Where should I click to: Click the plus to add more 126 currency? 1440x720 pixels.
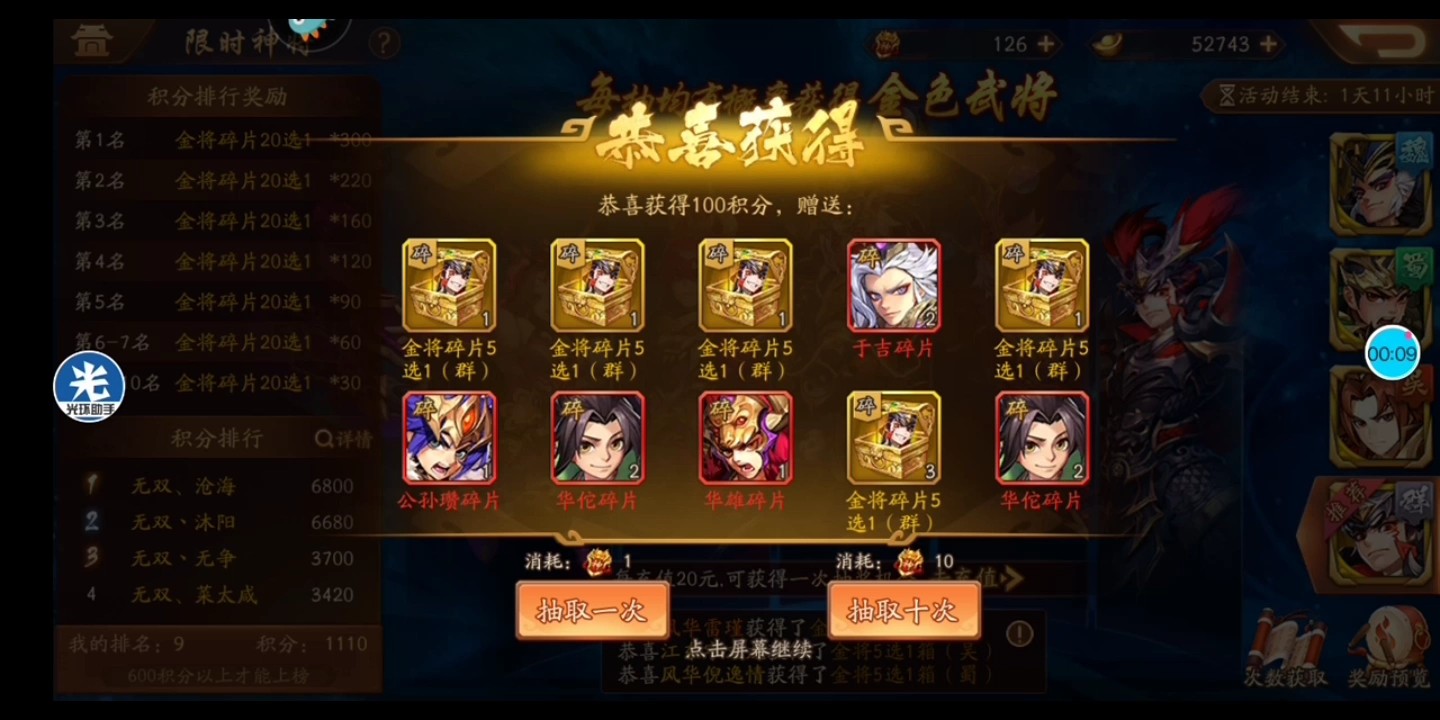[1047, 43]
